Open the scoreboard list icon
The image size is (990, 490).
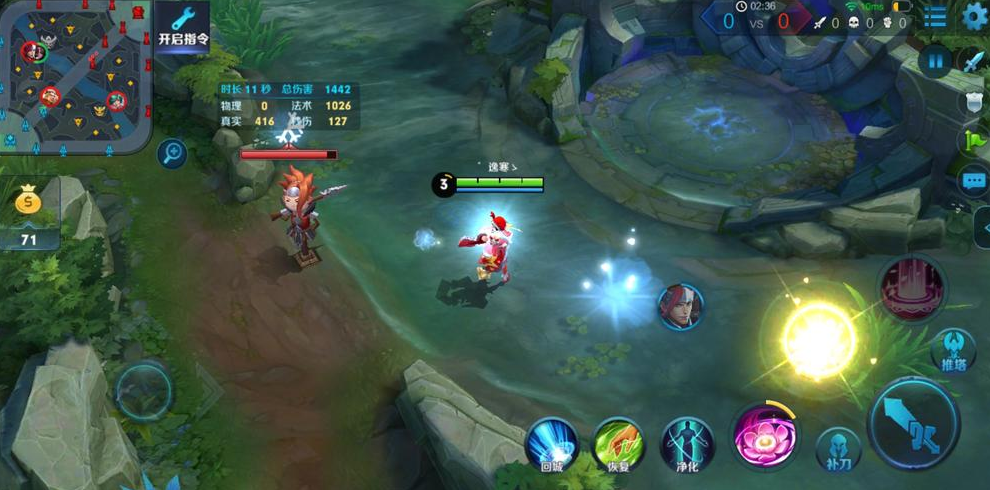click(935, 17)
